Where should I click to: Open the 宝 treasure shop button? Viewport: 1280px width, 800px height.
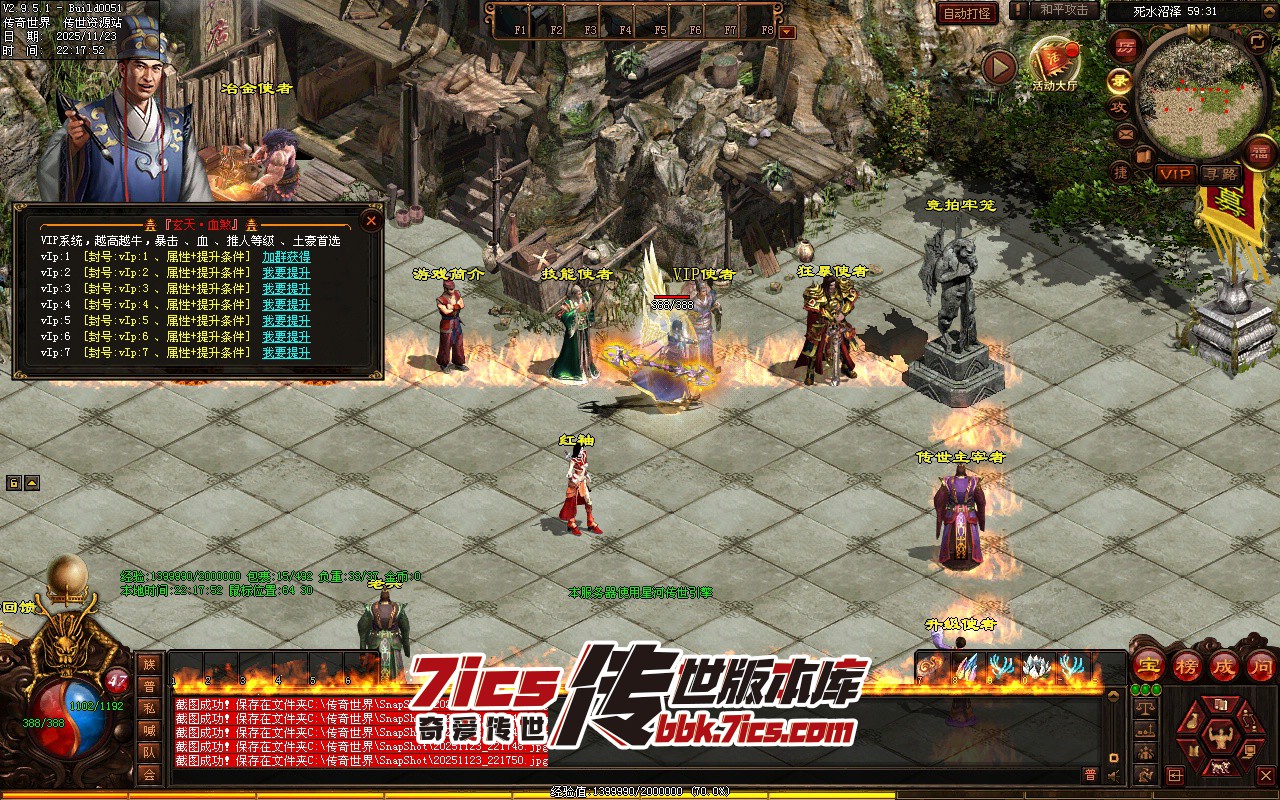(x=1148, y=665)
